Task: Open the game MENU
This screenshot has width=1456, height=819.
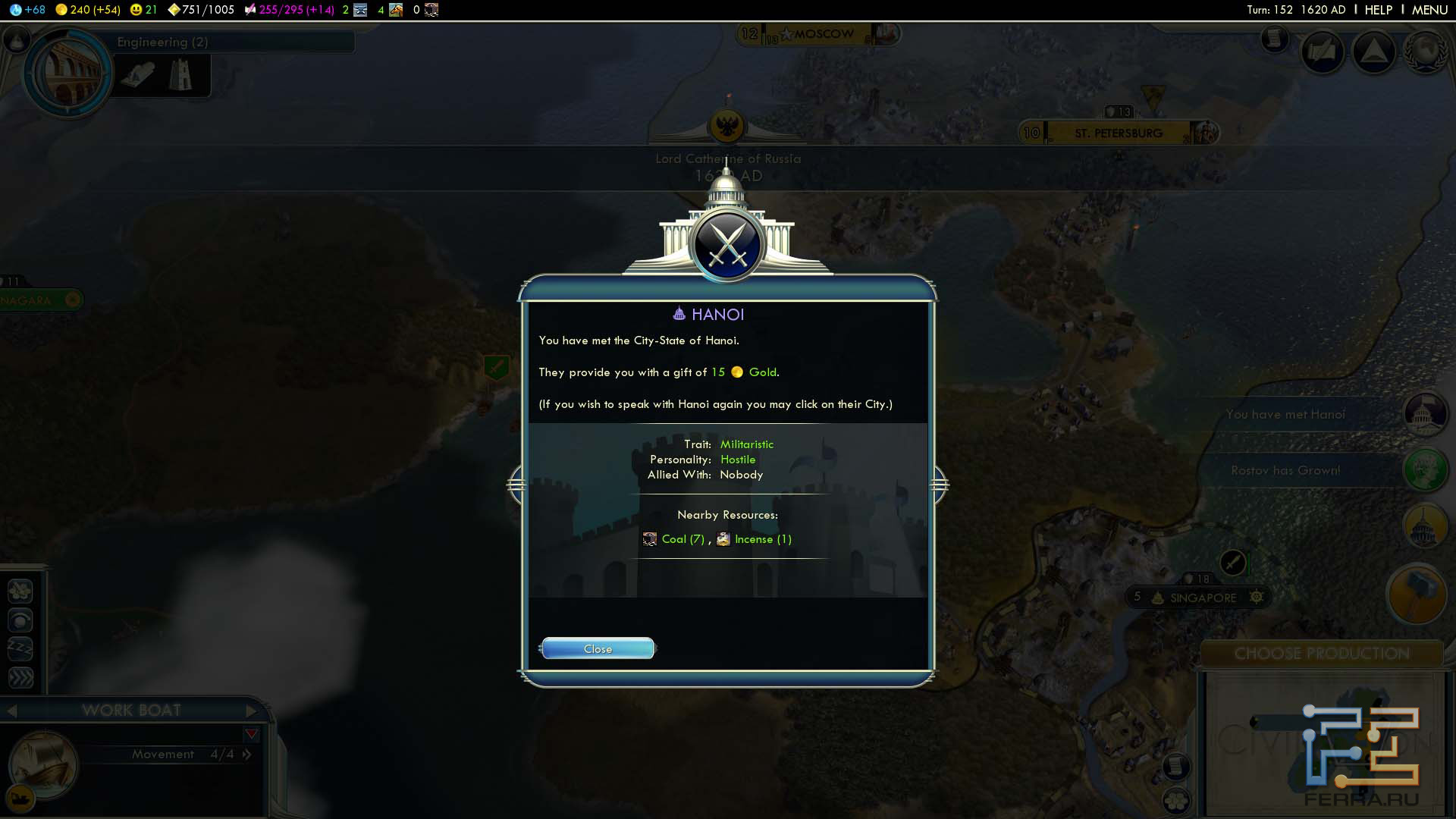Action: pyautogui.click(x=1429, y=10)
